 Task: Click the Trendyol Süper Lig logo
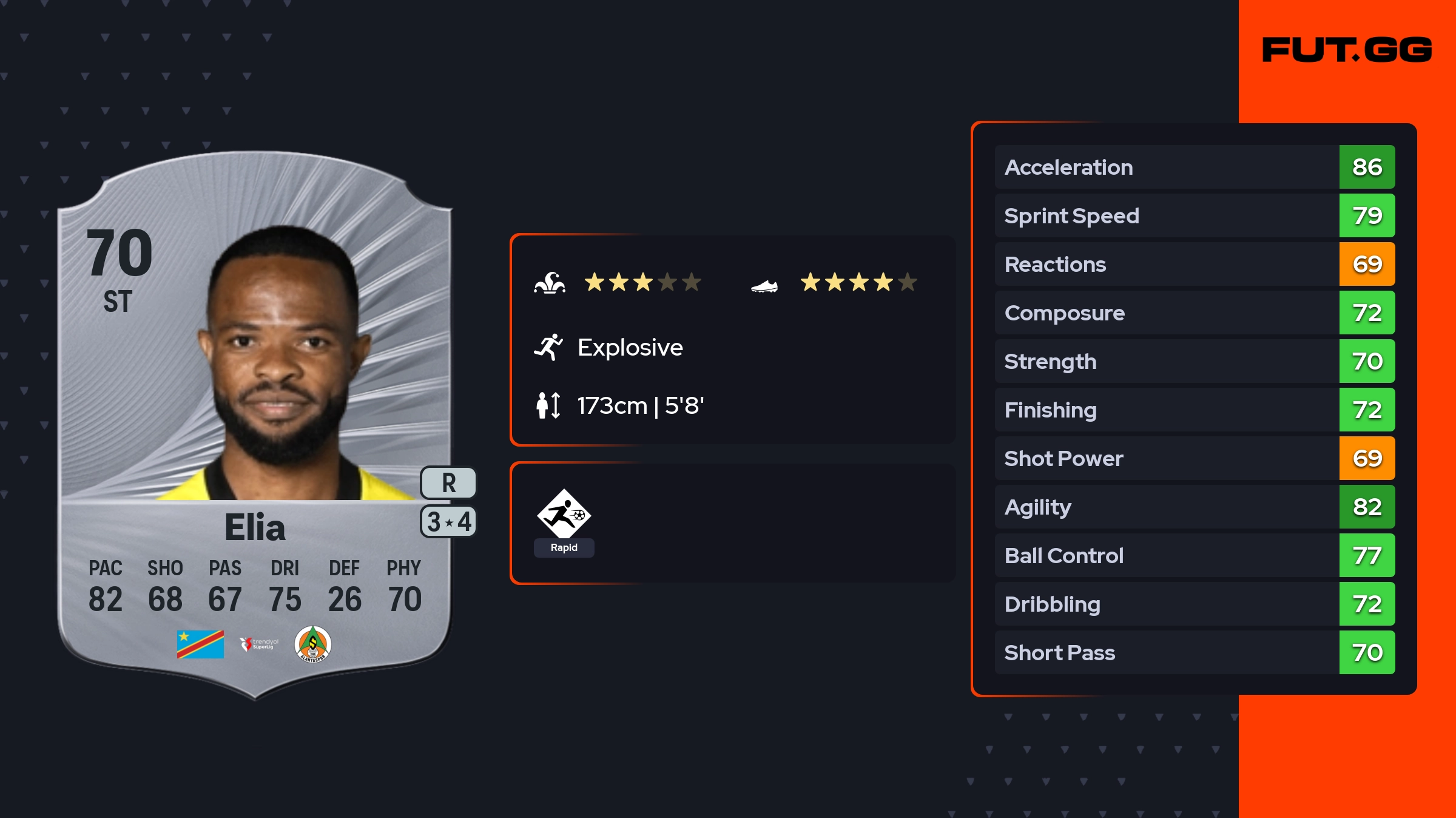tap(259, 644)
